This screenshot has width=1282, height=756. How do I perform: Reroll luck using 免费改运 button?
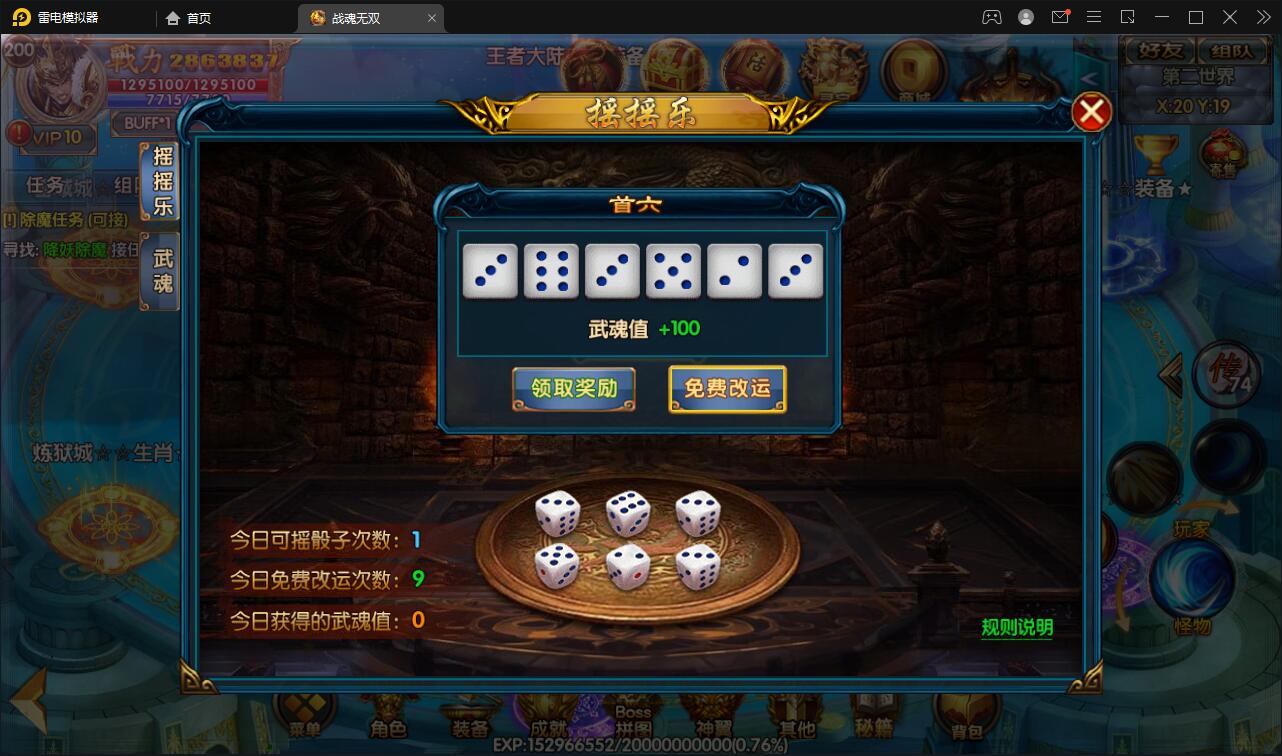click(x=727, y=389)
